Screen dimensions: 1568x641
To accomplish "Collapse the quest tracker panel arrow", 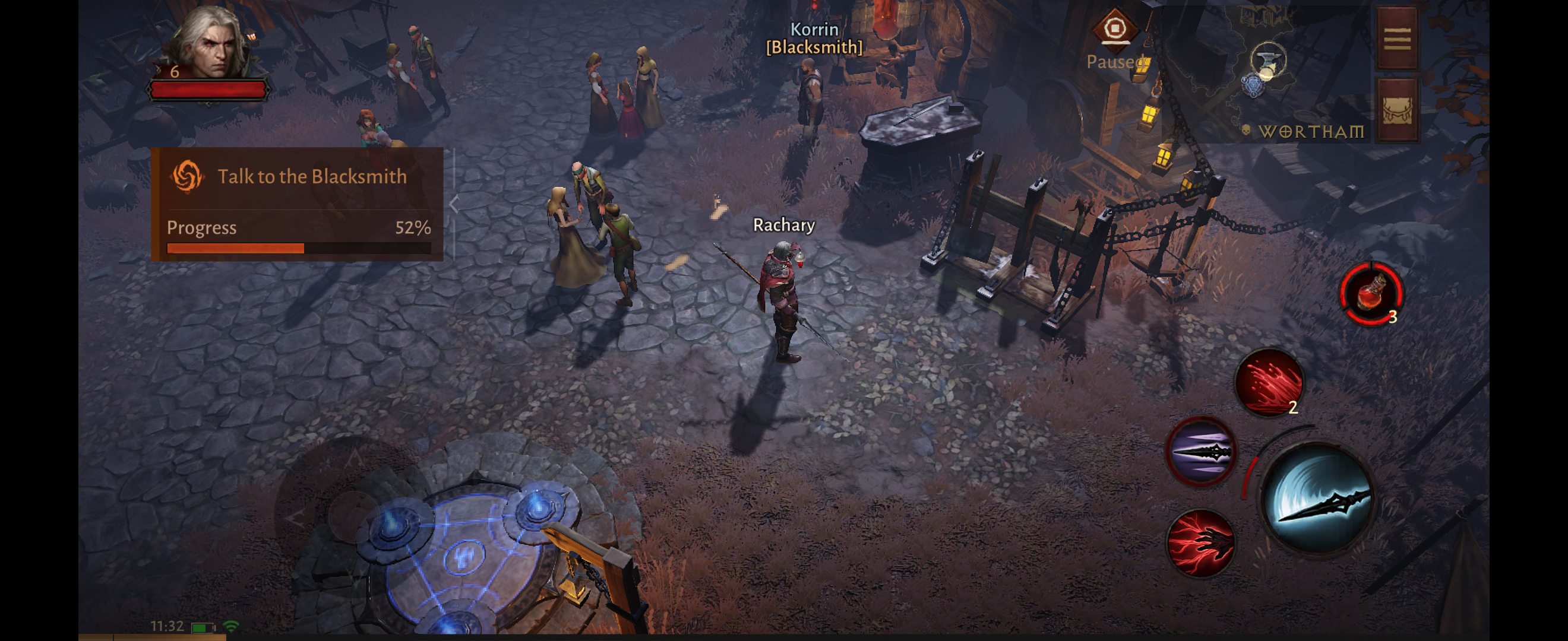I will coord(454,204).
